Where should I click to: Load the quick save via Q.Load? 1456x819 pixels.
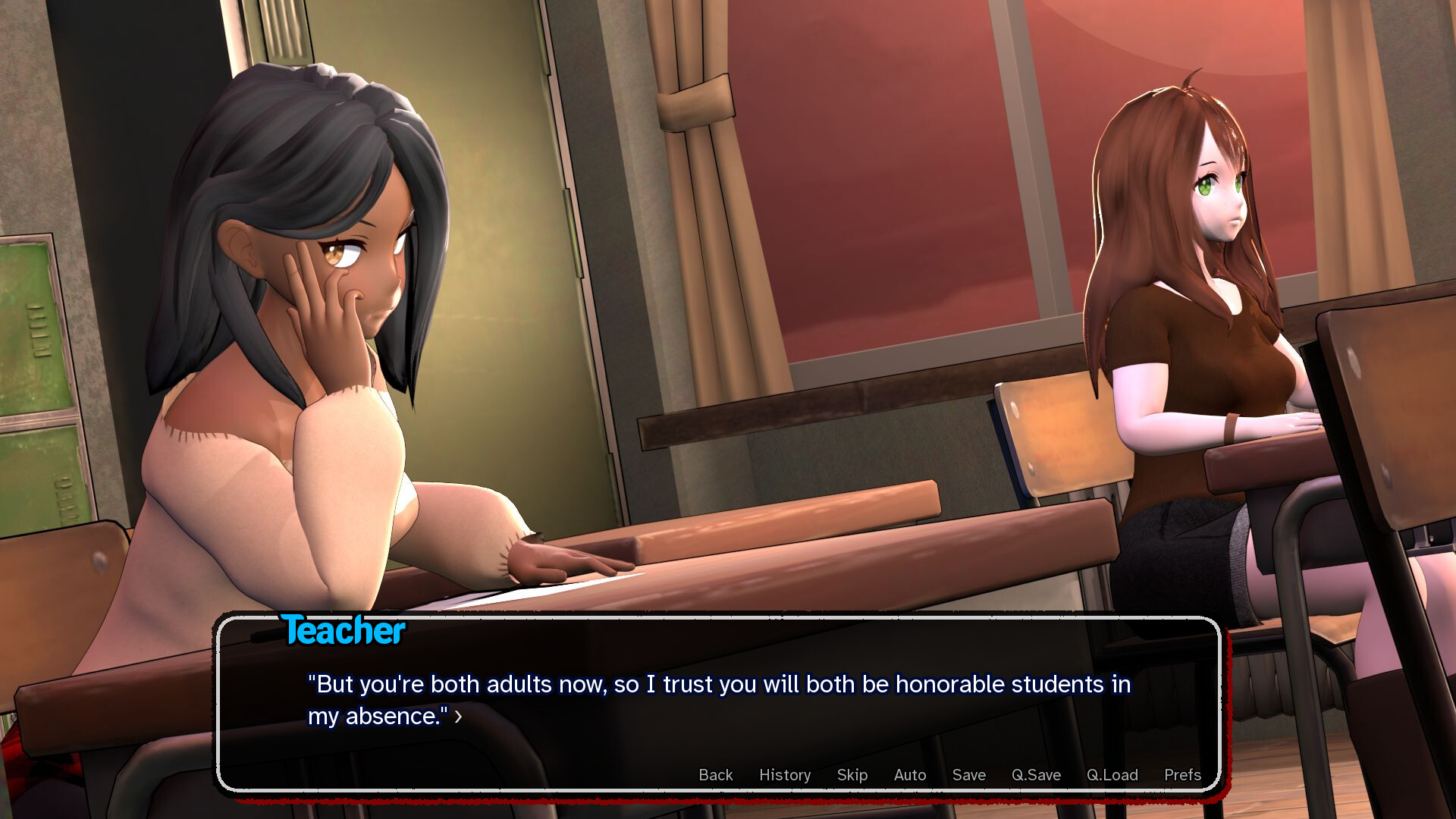click(1112, 775)
